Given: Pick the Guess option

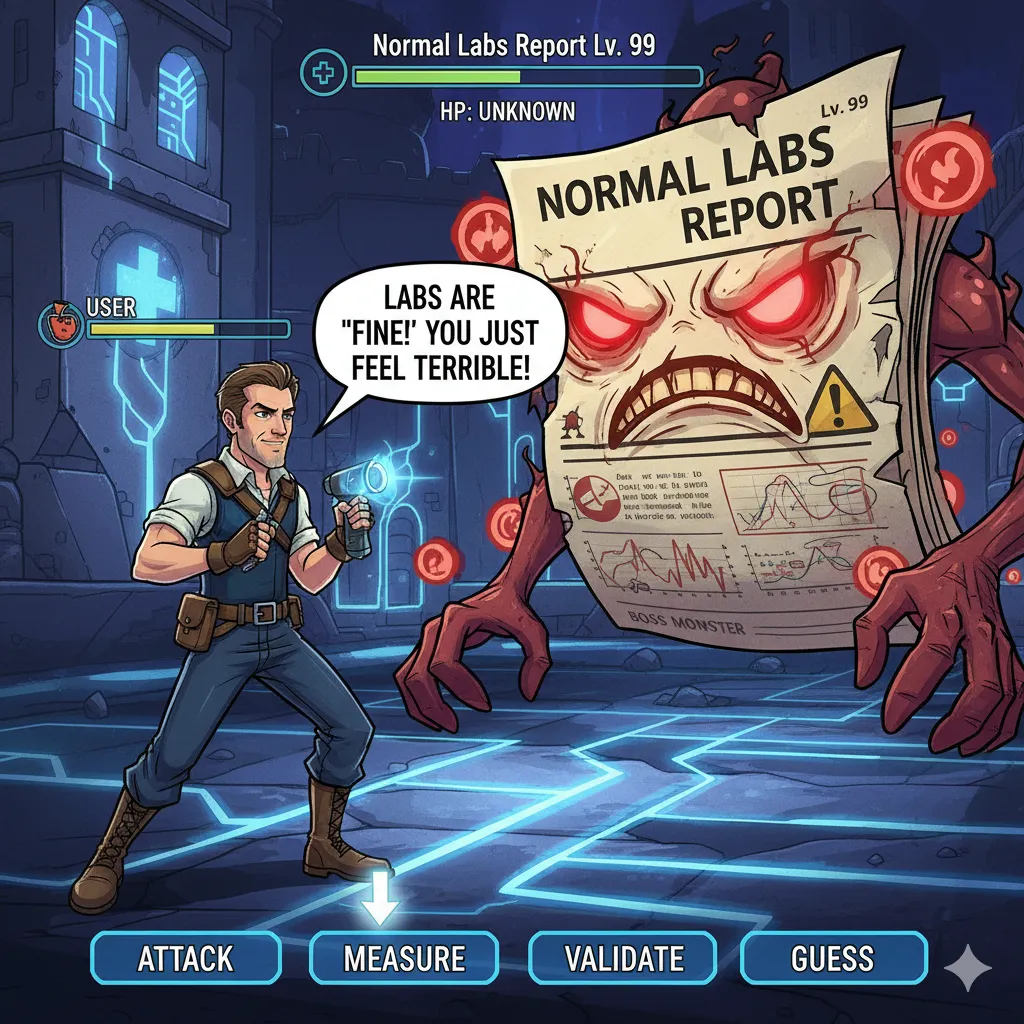Looking at the screenshot, I should pyautogui.click(x=833, y=959).
